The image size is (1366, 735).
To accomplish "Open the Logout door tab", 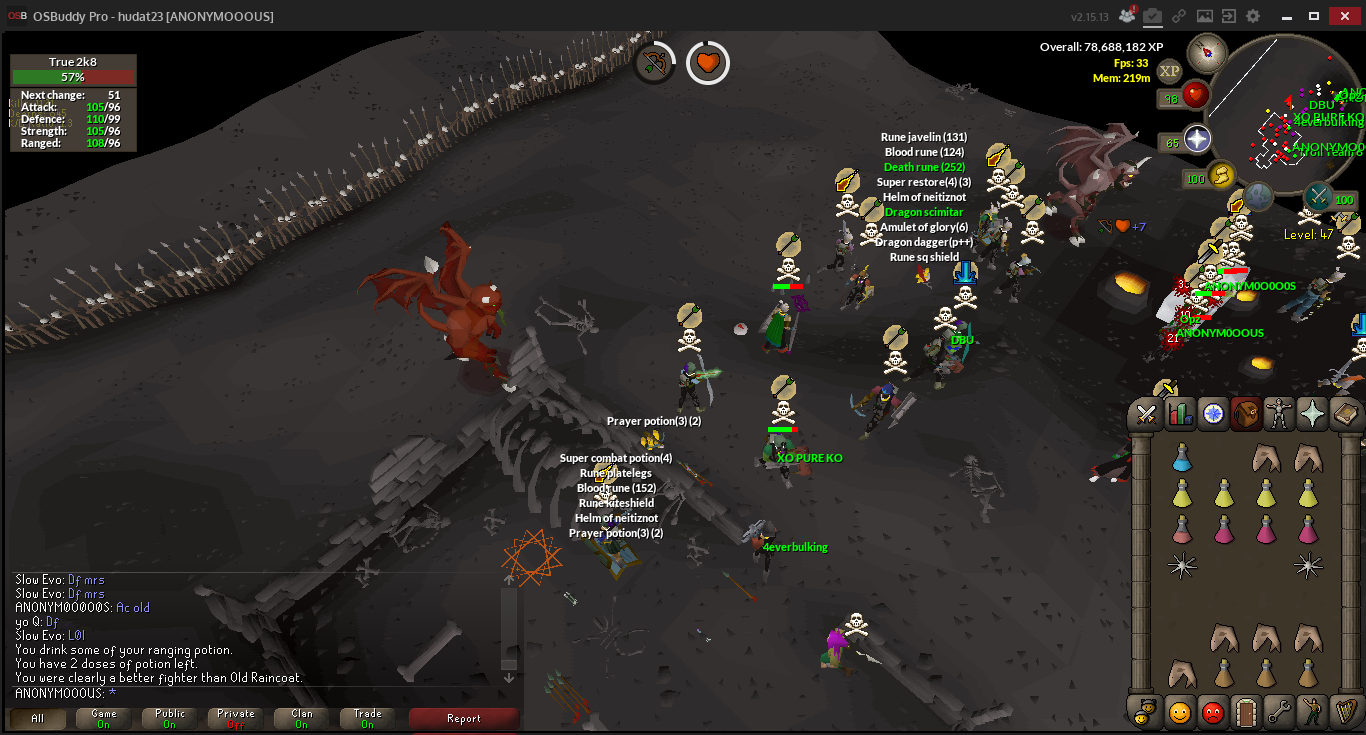I will coord(1245,712).
